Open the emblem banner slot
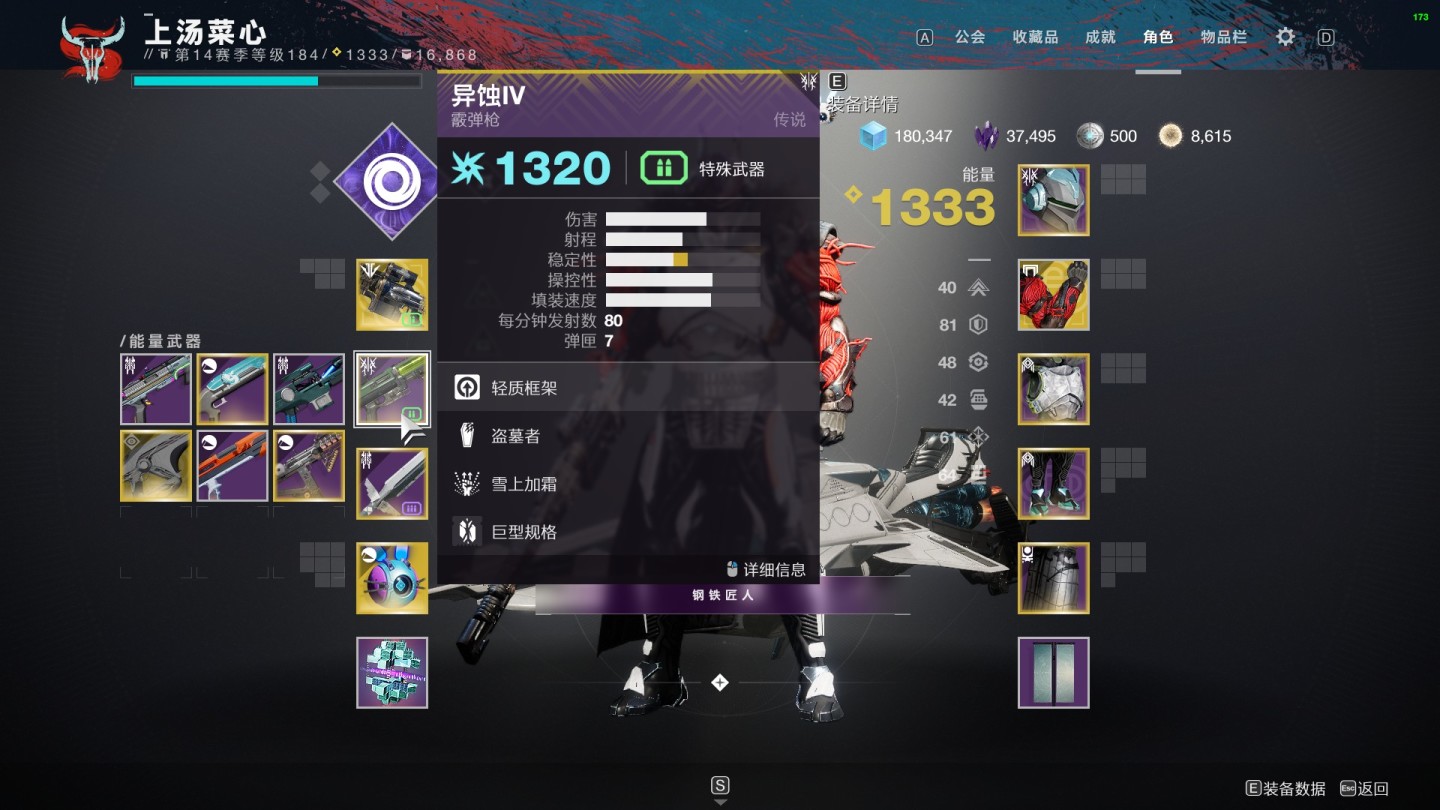 coord(1054,672)
